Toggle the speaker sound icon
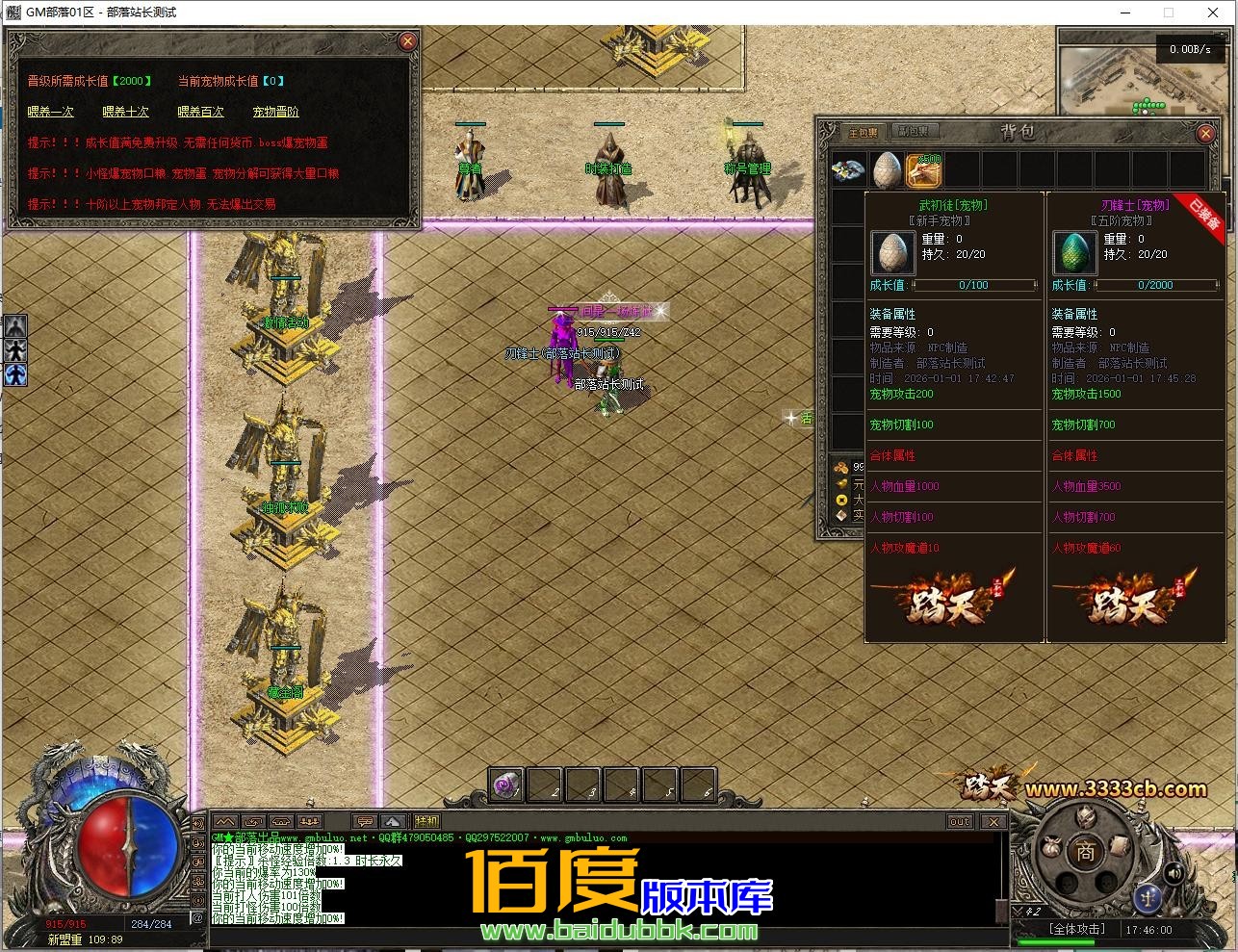Viewport: 1238px width, 952px height. click(x=1174, y=874)
